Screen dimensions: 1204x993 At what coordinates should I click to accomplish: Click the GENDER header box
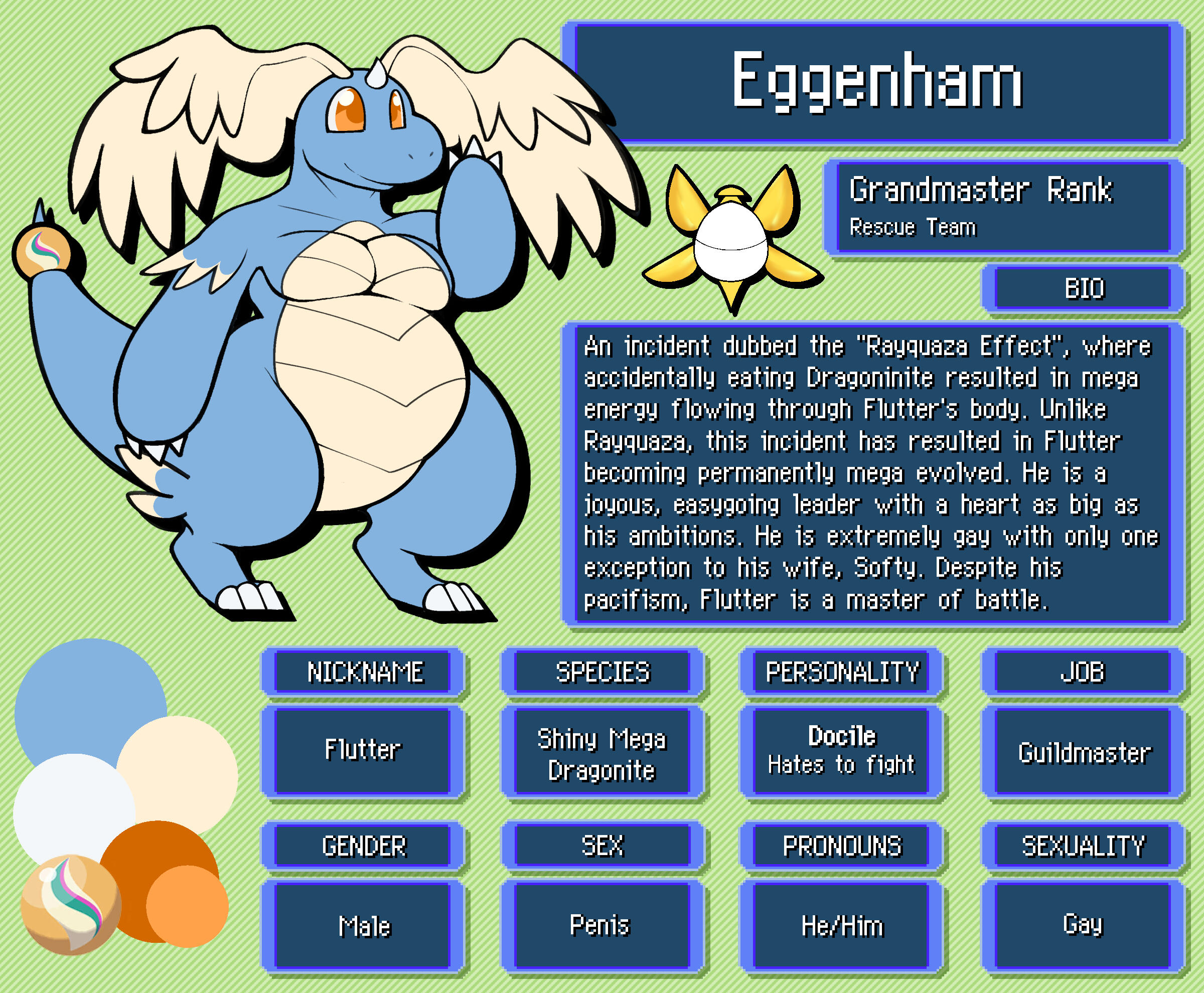coord(364,846)
